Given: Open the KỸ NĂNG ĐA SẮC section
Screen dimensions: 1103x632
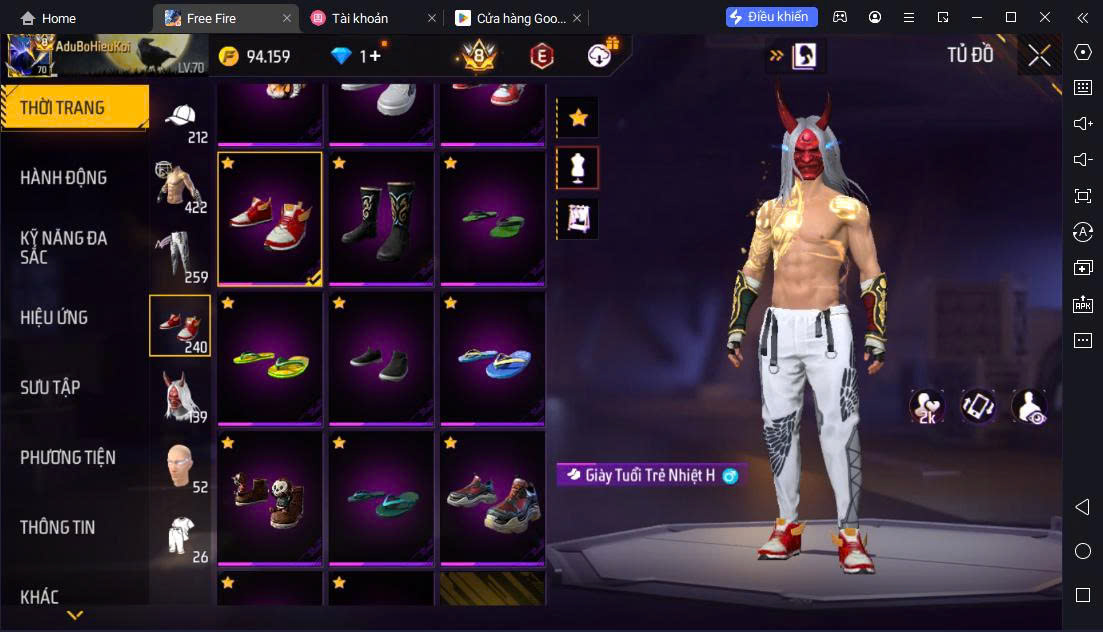Looking at the screenshot, I should 63,247.
